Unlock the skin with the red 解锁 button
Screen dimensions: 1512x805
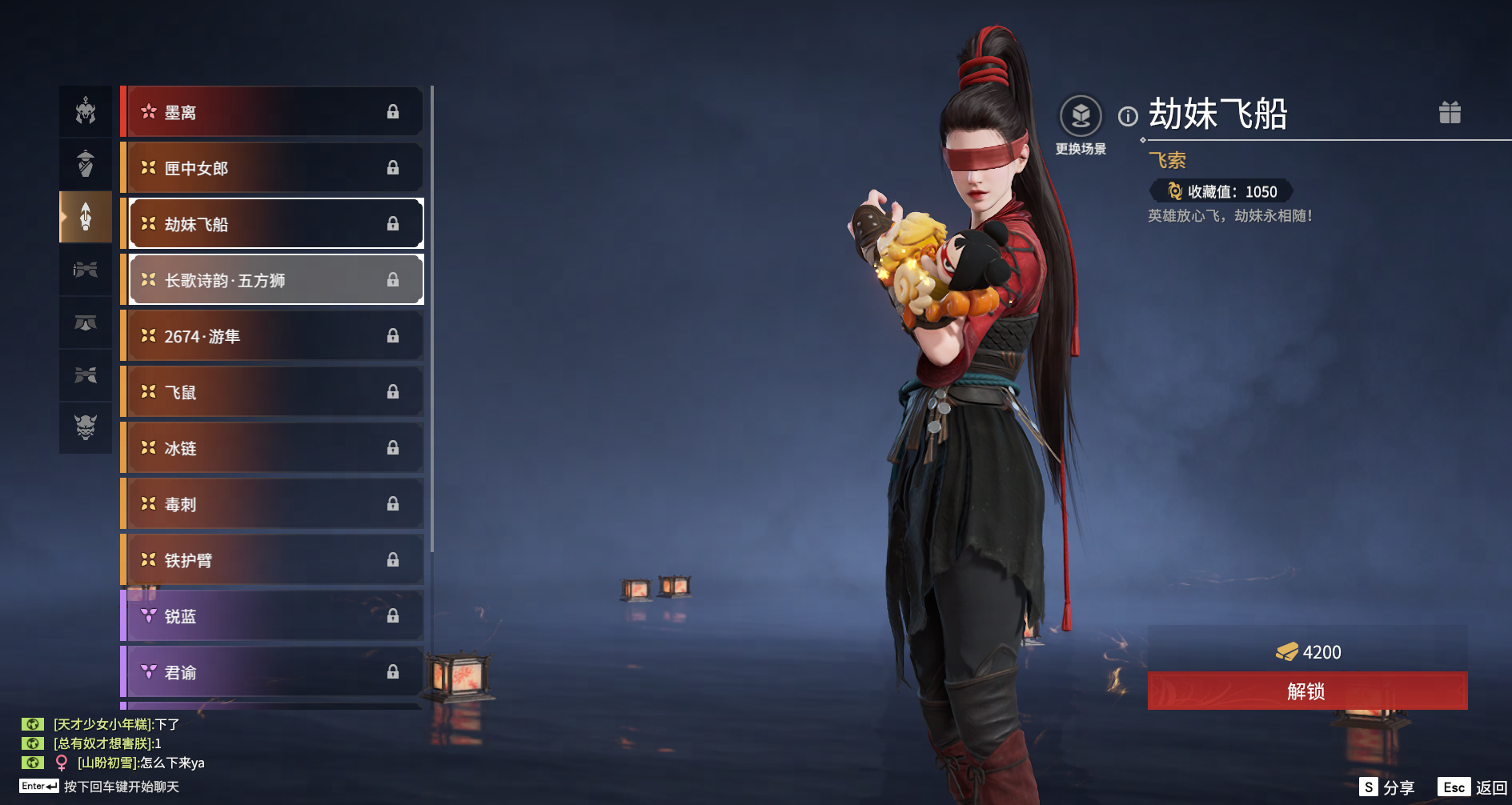(1306, 691)
